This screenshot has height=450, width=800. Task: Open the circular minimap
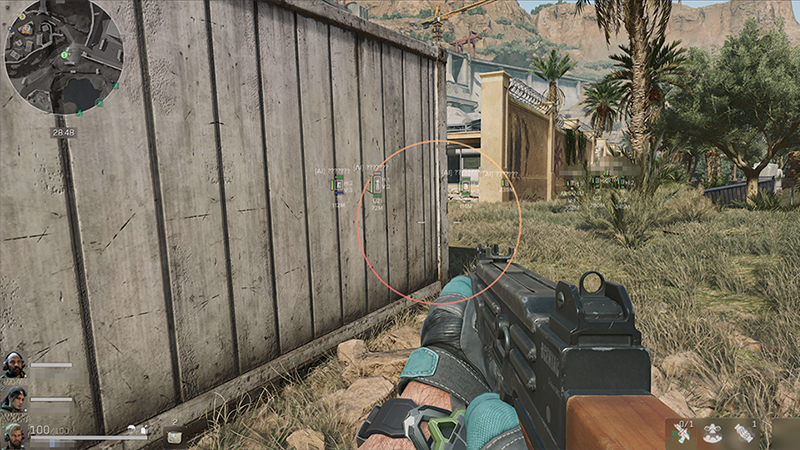tap(63, 56)
